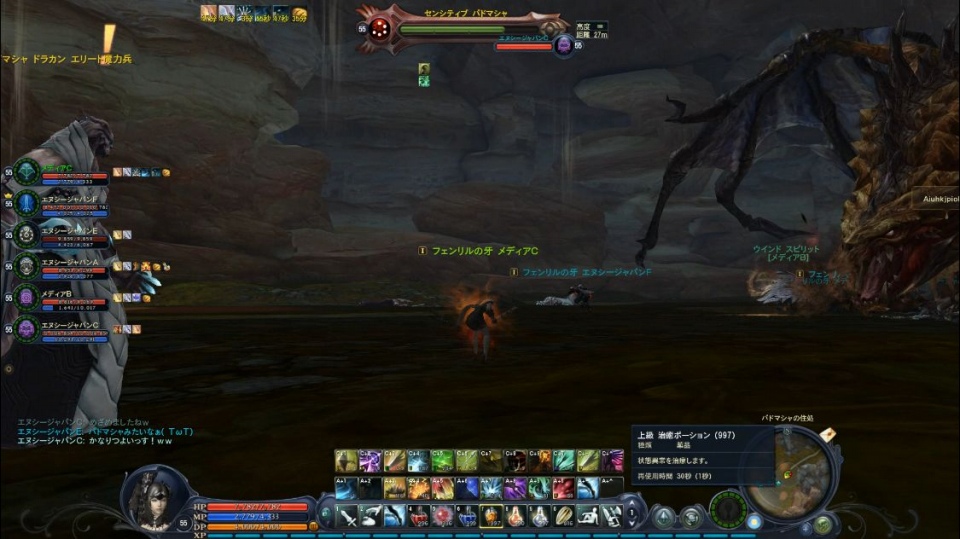This screenshot has width=960, height=539.
Task: Cast the purple swirl skill in the top row
Action: coord(370,461)
